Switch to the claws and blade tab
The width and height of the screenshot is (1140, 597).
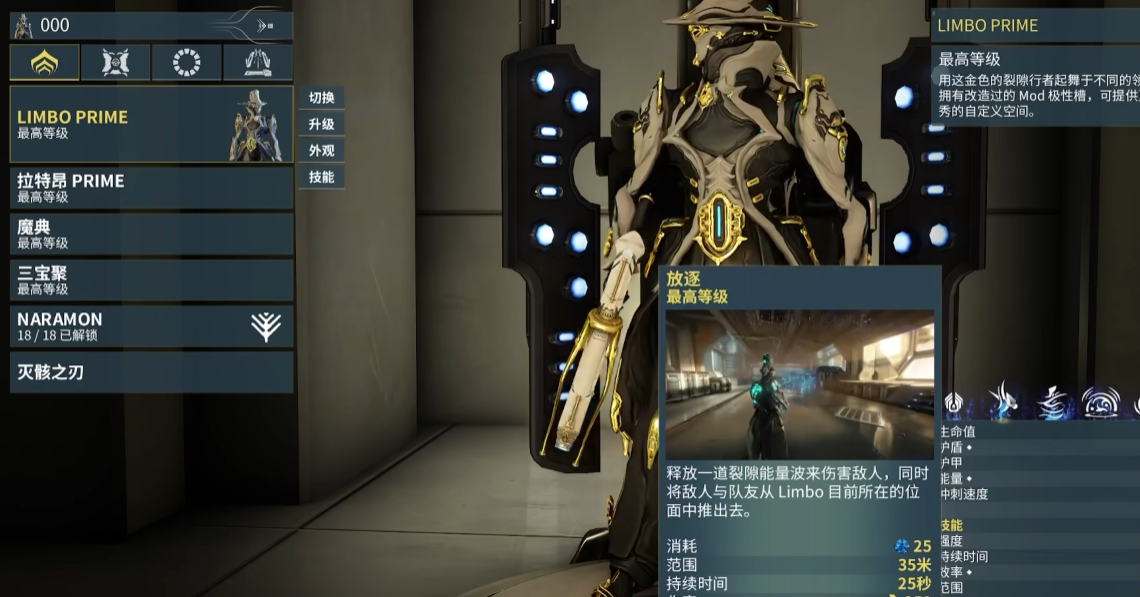(257, 62)
